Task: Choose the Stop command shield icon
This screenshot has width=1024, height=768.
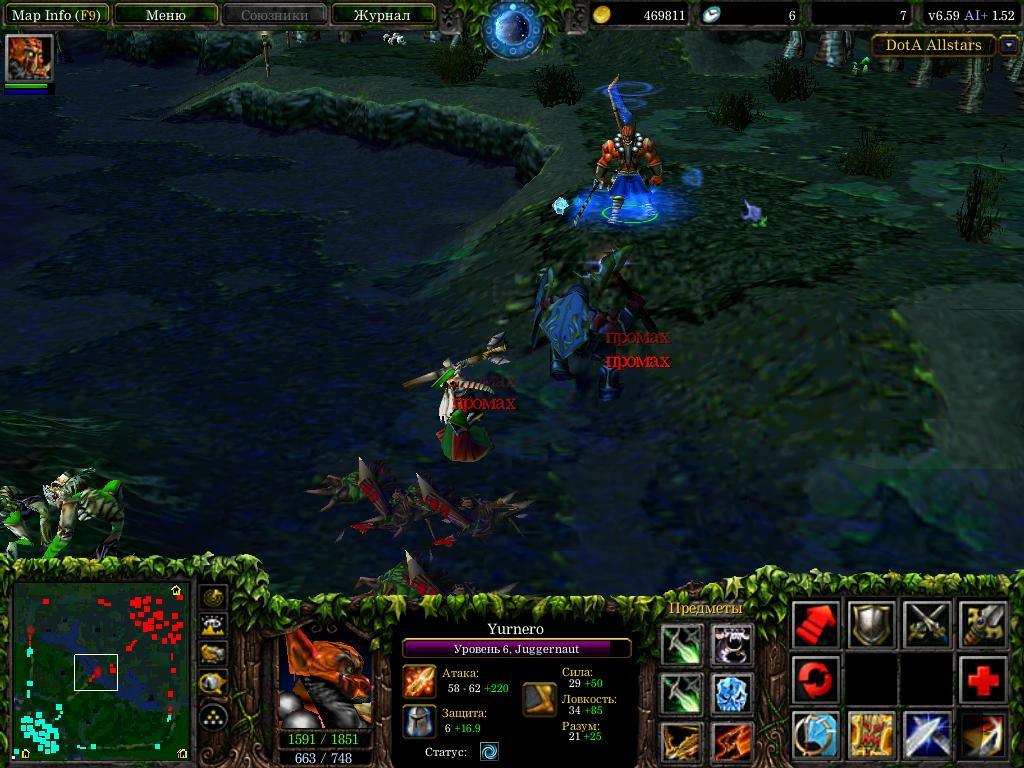Action: [x=871, y=625]
